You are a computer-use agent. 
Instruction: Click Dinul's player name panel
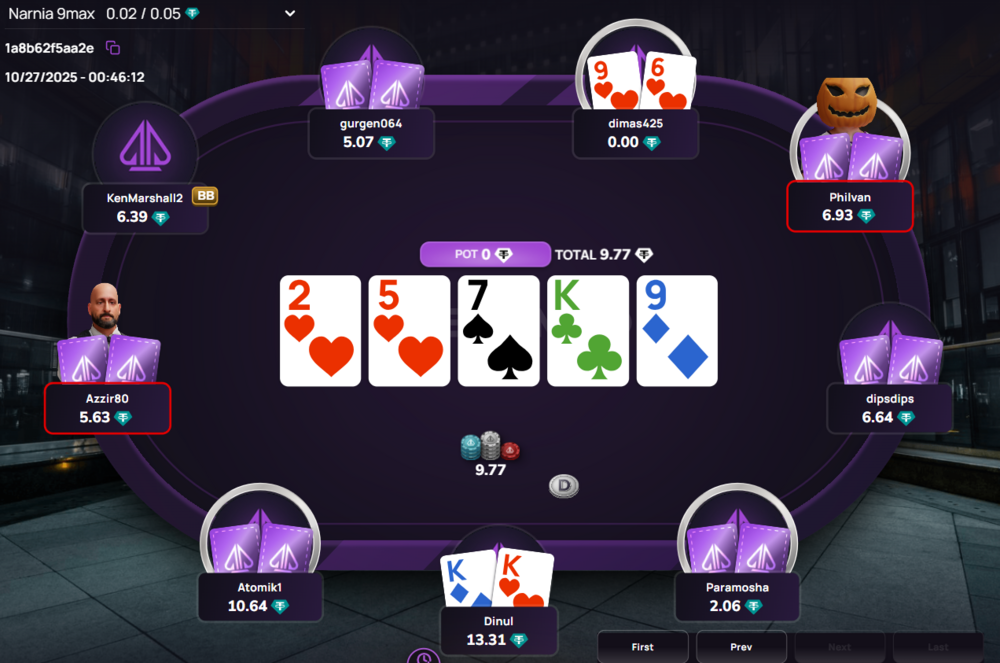497,631
